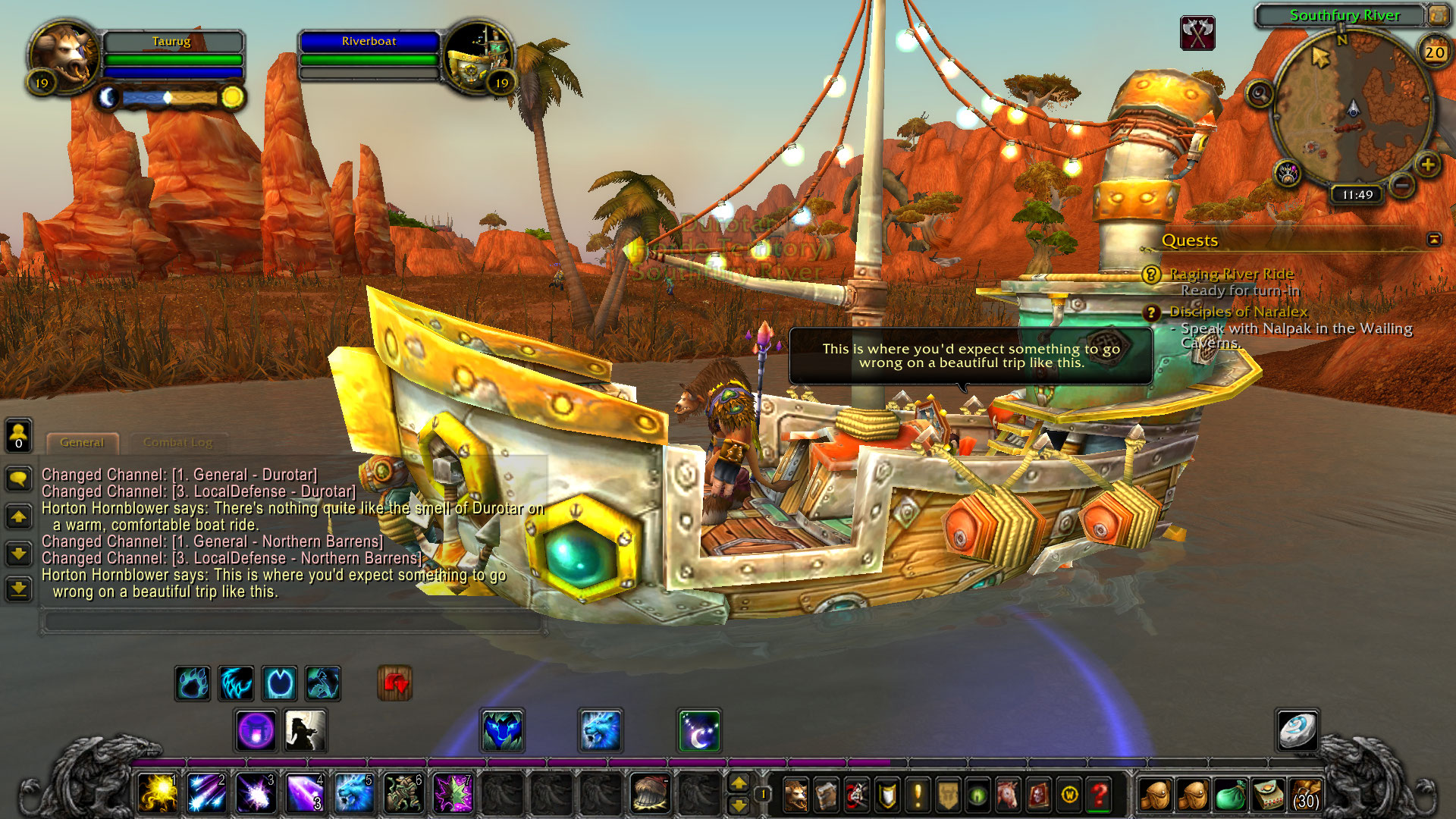Use the blue cat form ability in slot 5

(x=354, y=793)
